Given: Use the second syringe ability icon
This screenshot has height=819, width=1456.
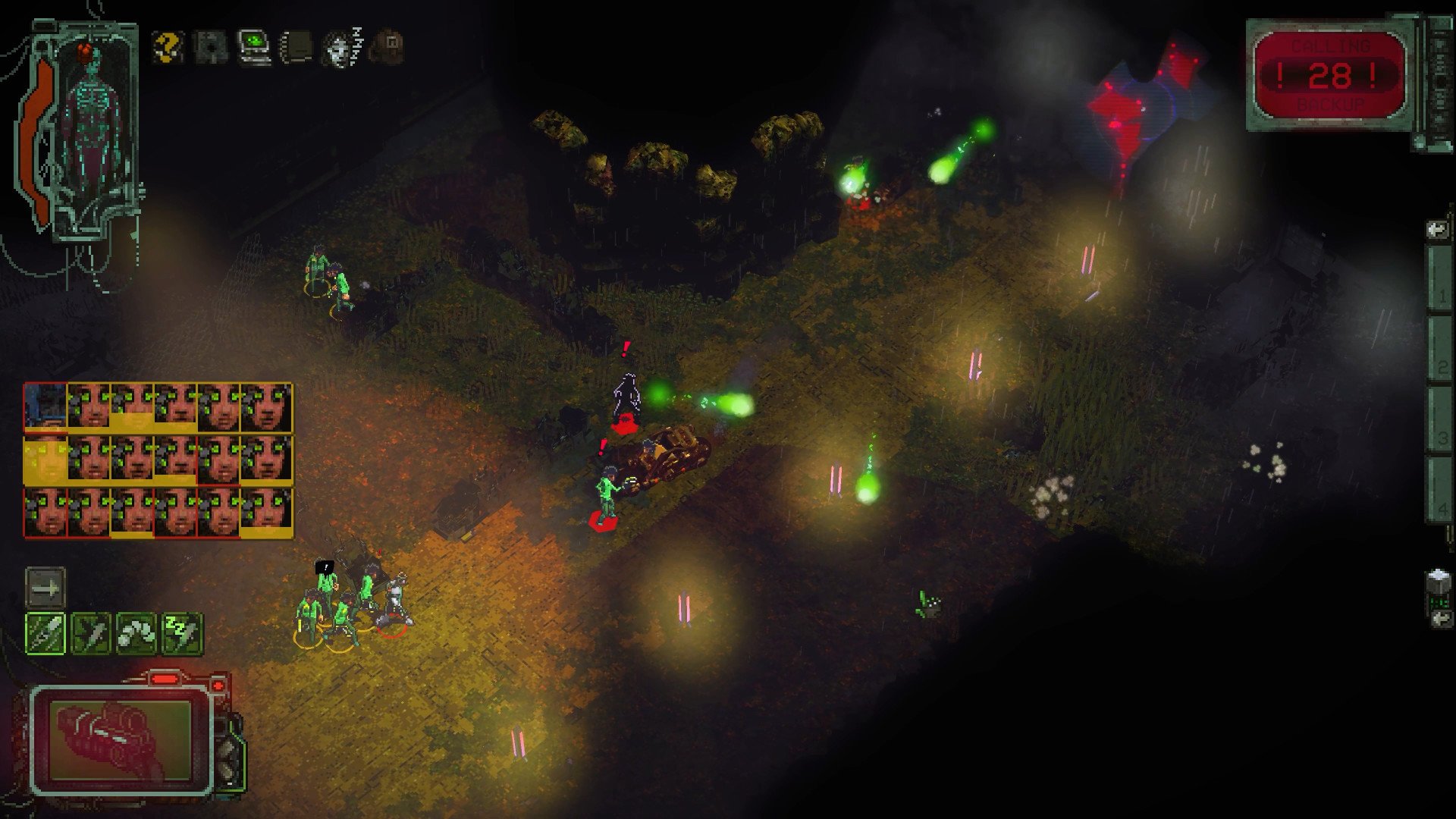Looking at the screenshot, I should tap(91, 633).
